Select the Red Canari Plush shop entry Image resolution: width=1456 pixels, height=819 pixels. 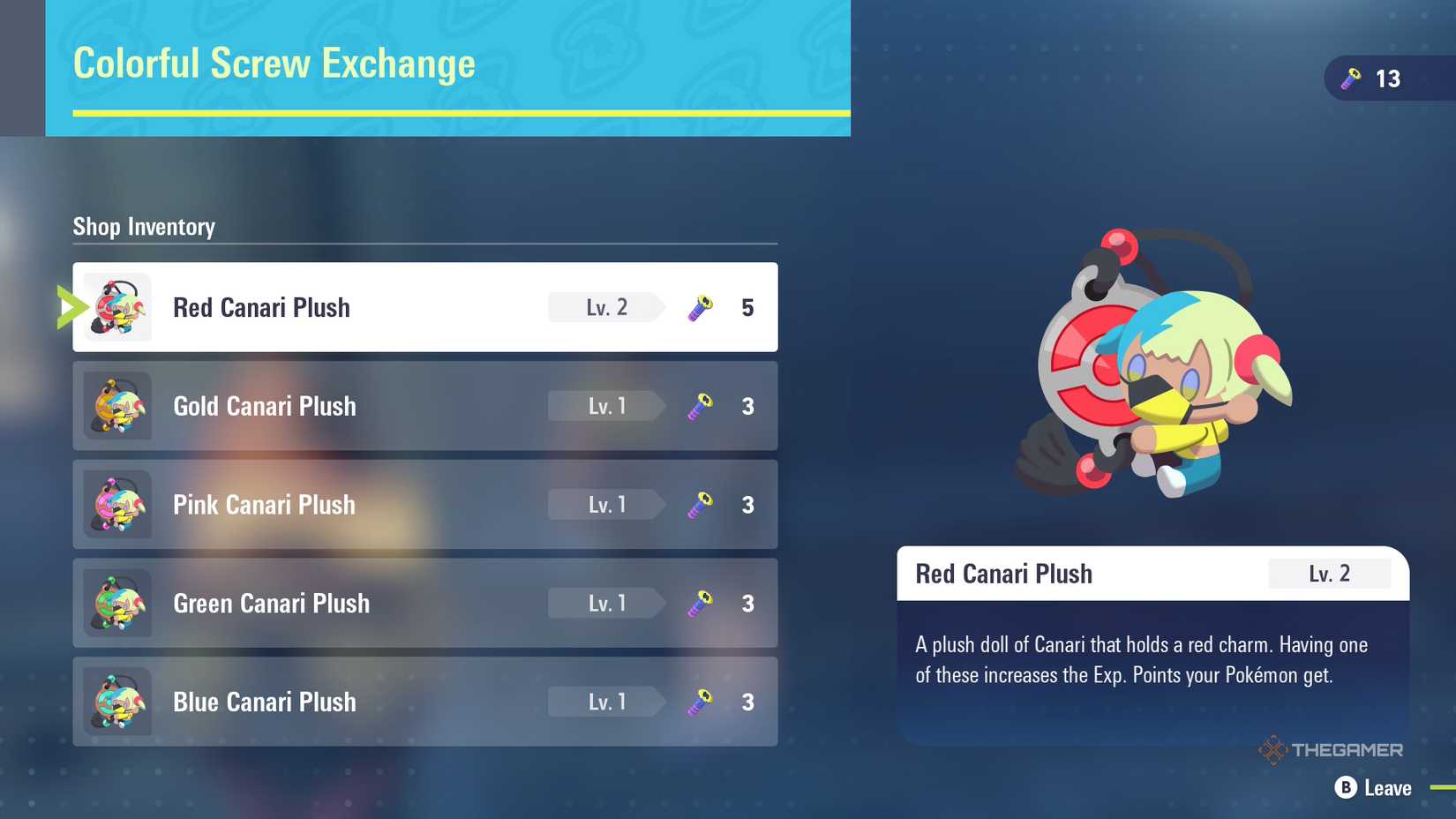424,307
